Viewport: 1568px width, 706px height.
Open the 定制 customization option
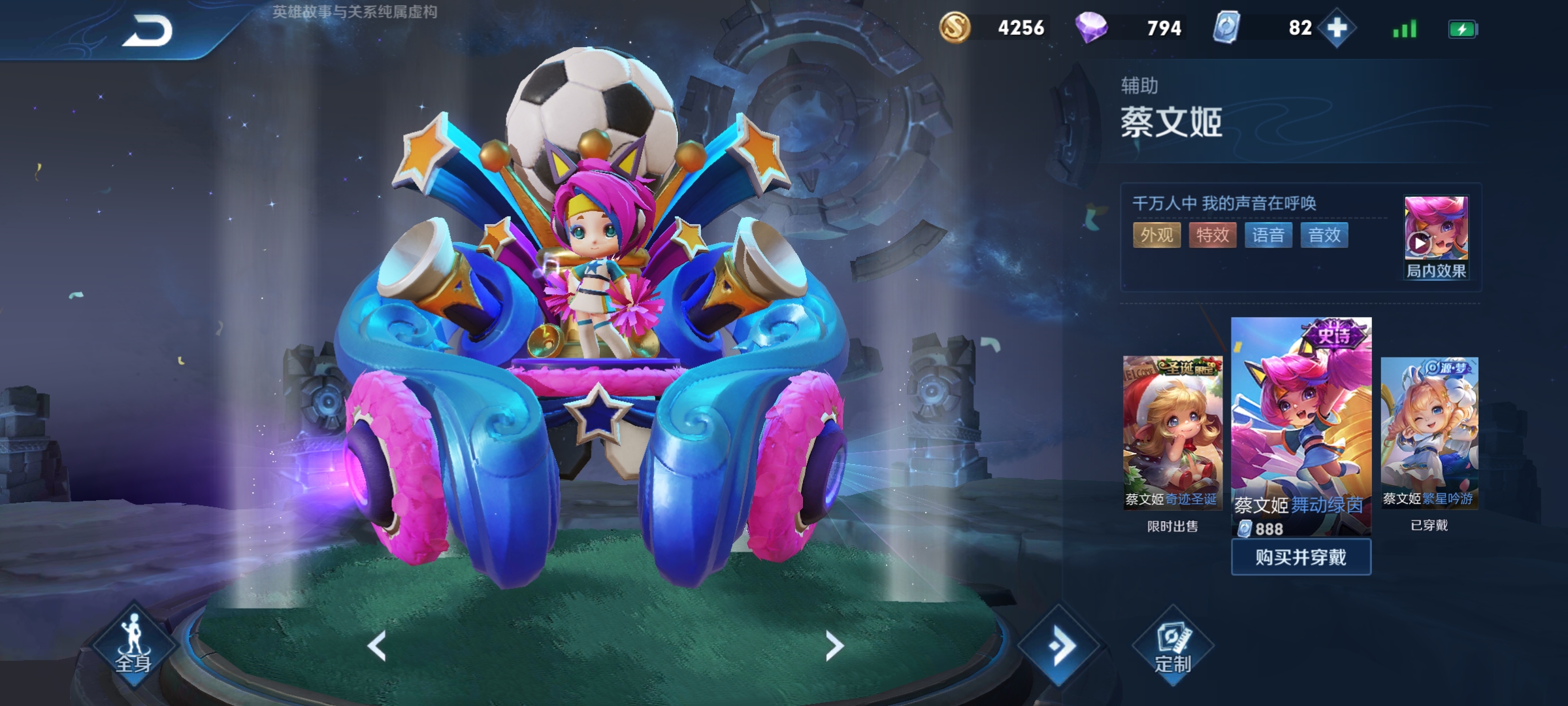[1173, 647]
